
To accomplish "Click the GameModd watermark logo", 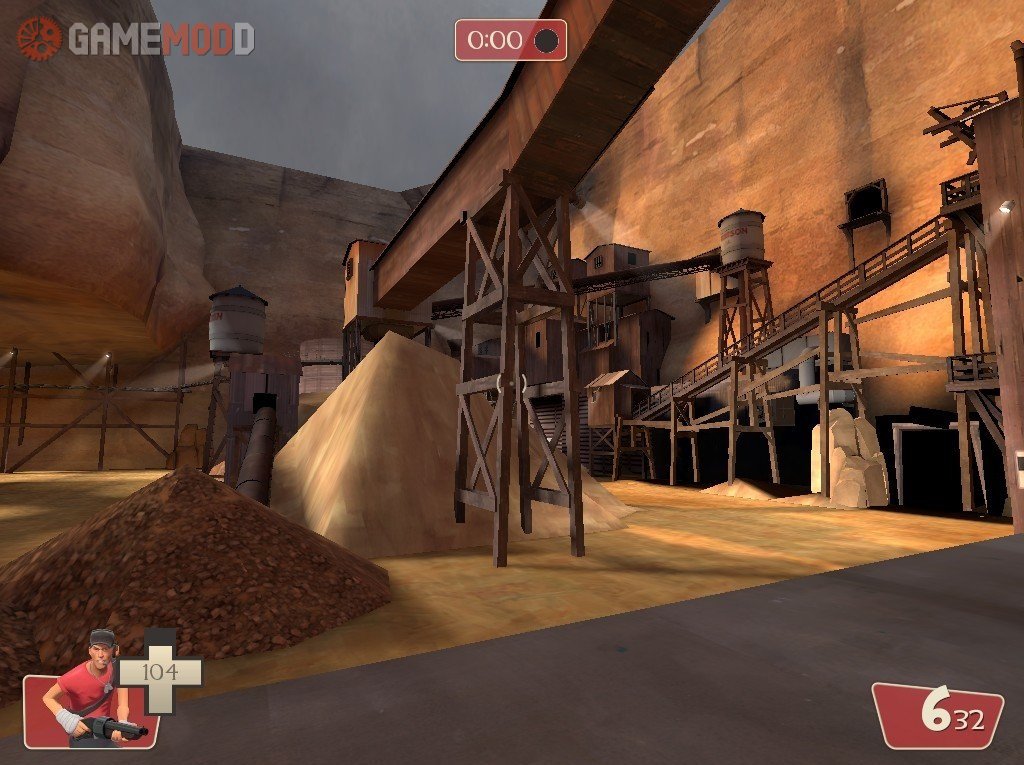I will (x=135, y=39).
